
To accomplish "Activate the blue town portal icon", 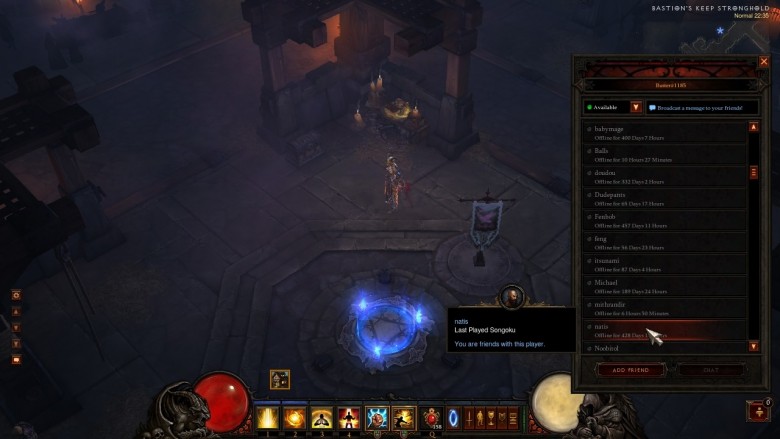I will (452, 416).
